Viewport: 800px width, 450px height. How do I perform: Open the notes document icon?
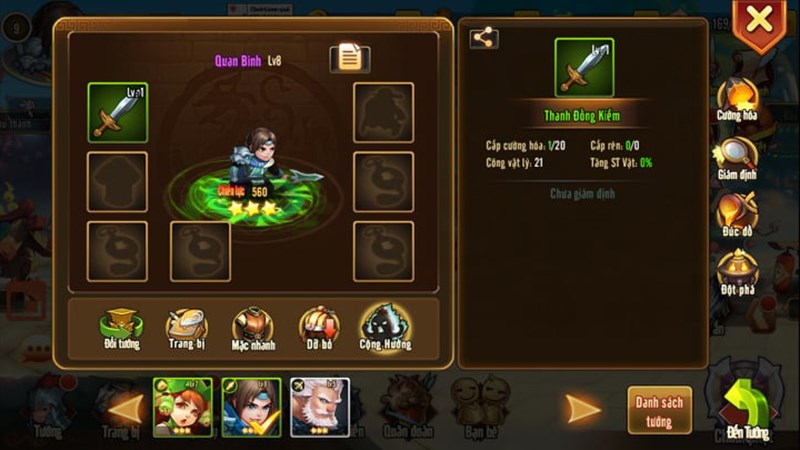point(349,58)
